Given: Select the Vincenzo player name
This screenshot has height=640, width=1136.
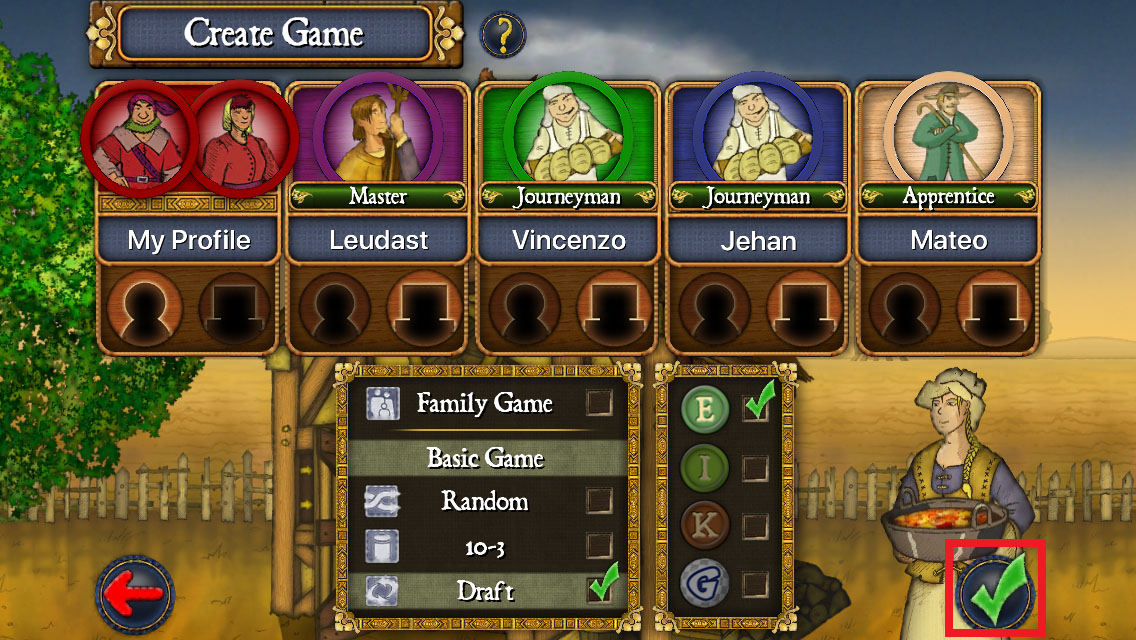Looking at the screenshot, I should (568, 240).
